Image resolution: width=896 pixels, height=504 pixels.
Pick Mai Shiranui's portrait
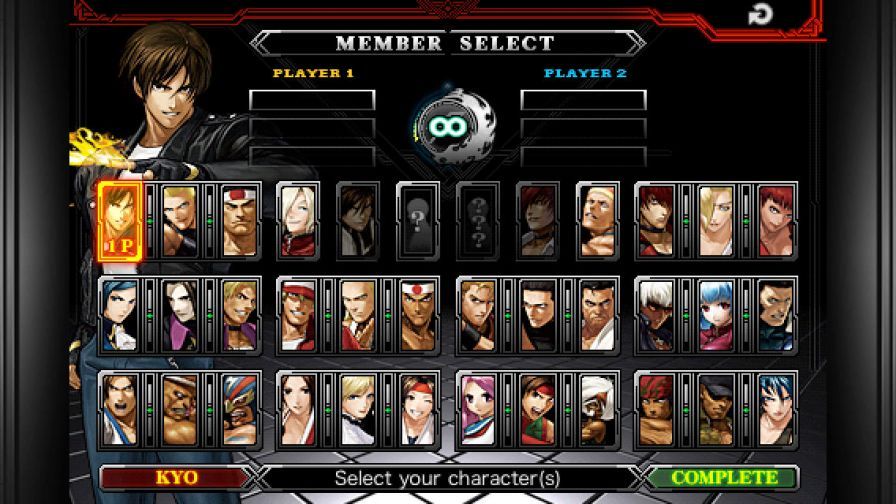pos(297,408)
